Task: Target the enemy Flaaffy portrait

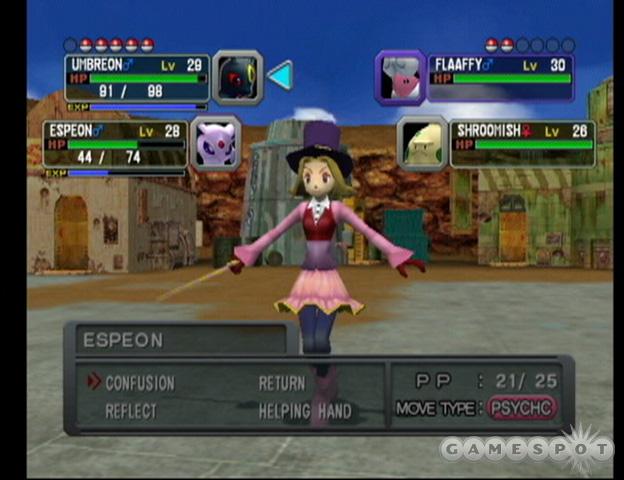Action: click(400, 77)
